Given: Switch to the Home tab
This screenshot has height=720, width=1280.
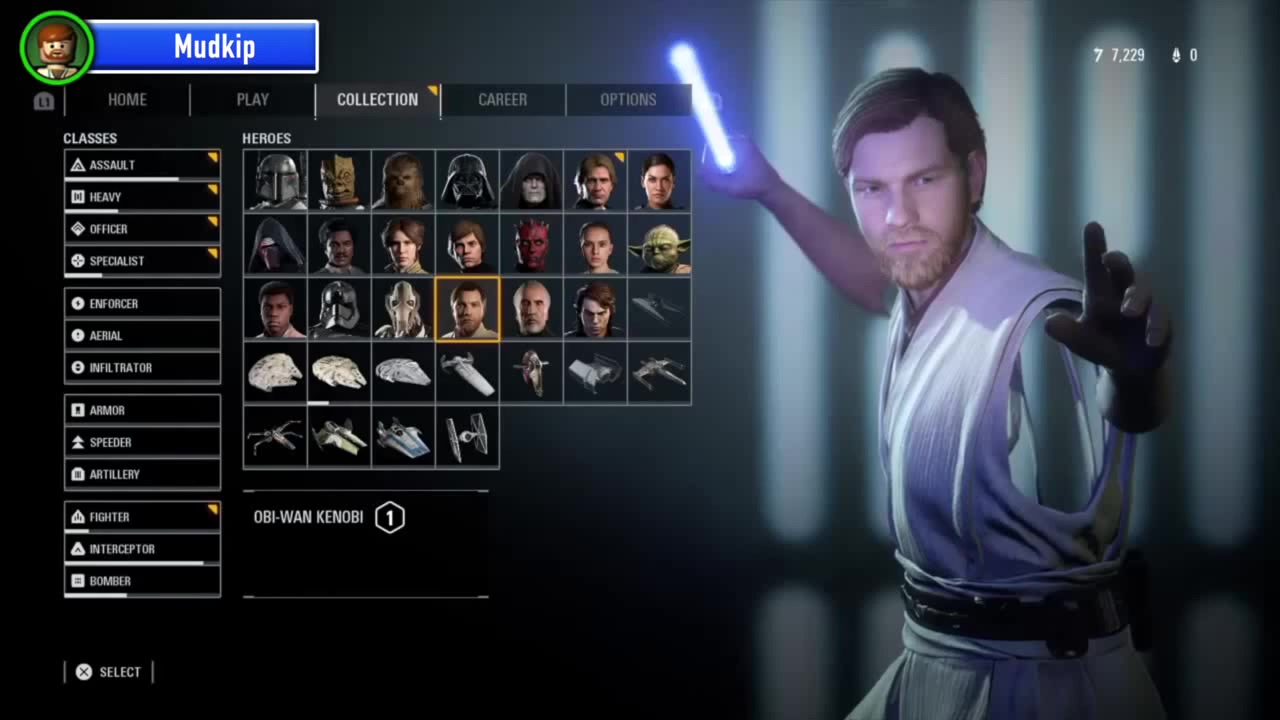Looking at the screenshot, I should pyautogui.click(x=127, y=100).
